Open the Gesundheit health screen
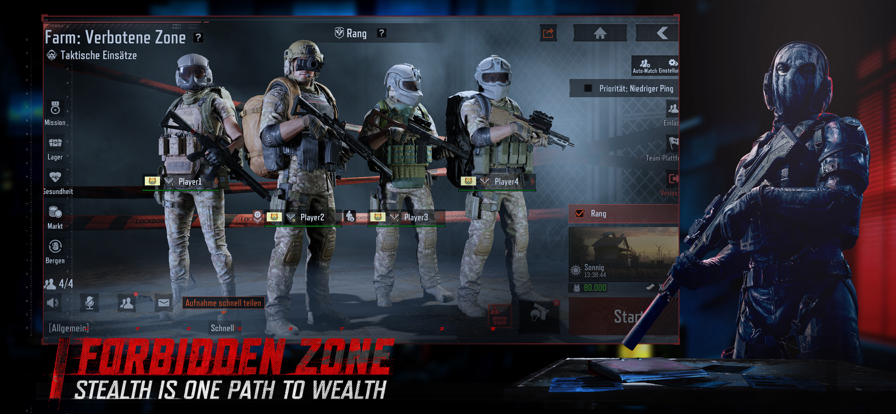The width and height of the screenshot is (896, 414). (x=56, y=180)
